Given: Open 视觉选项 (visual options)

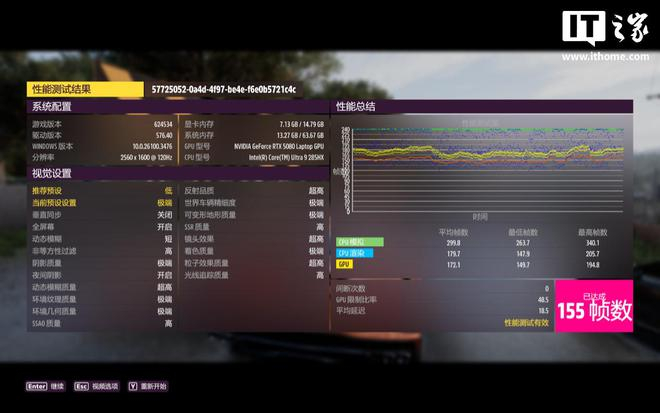Looking at the screenshot, I should tap(97, 386).
